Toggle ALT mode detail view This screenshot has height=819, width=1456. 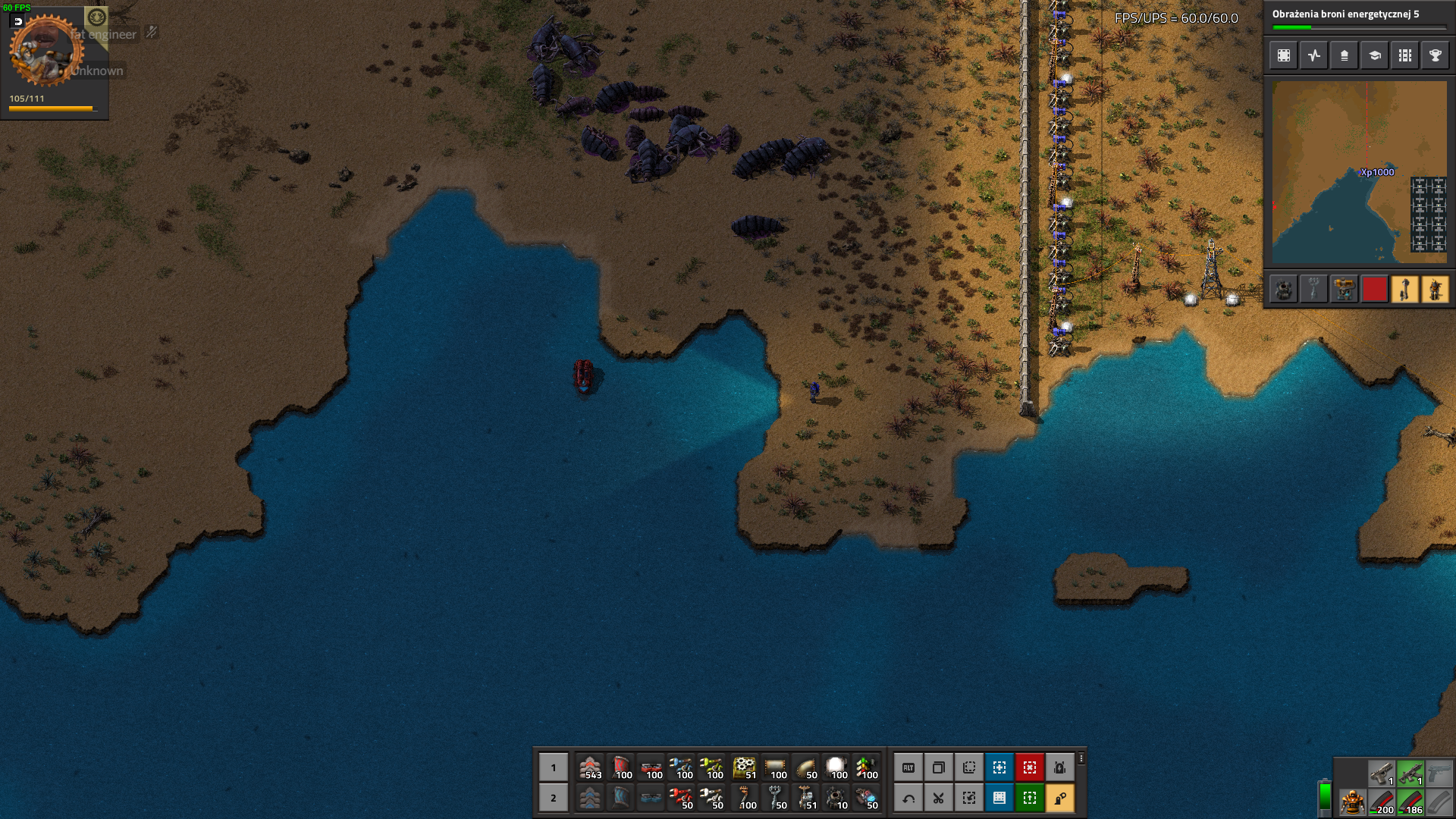click(908, 767)
